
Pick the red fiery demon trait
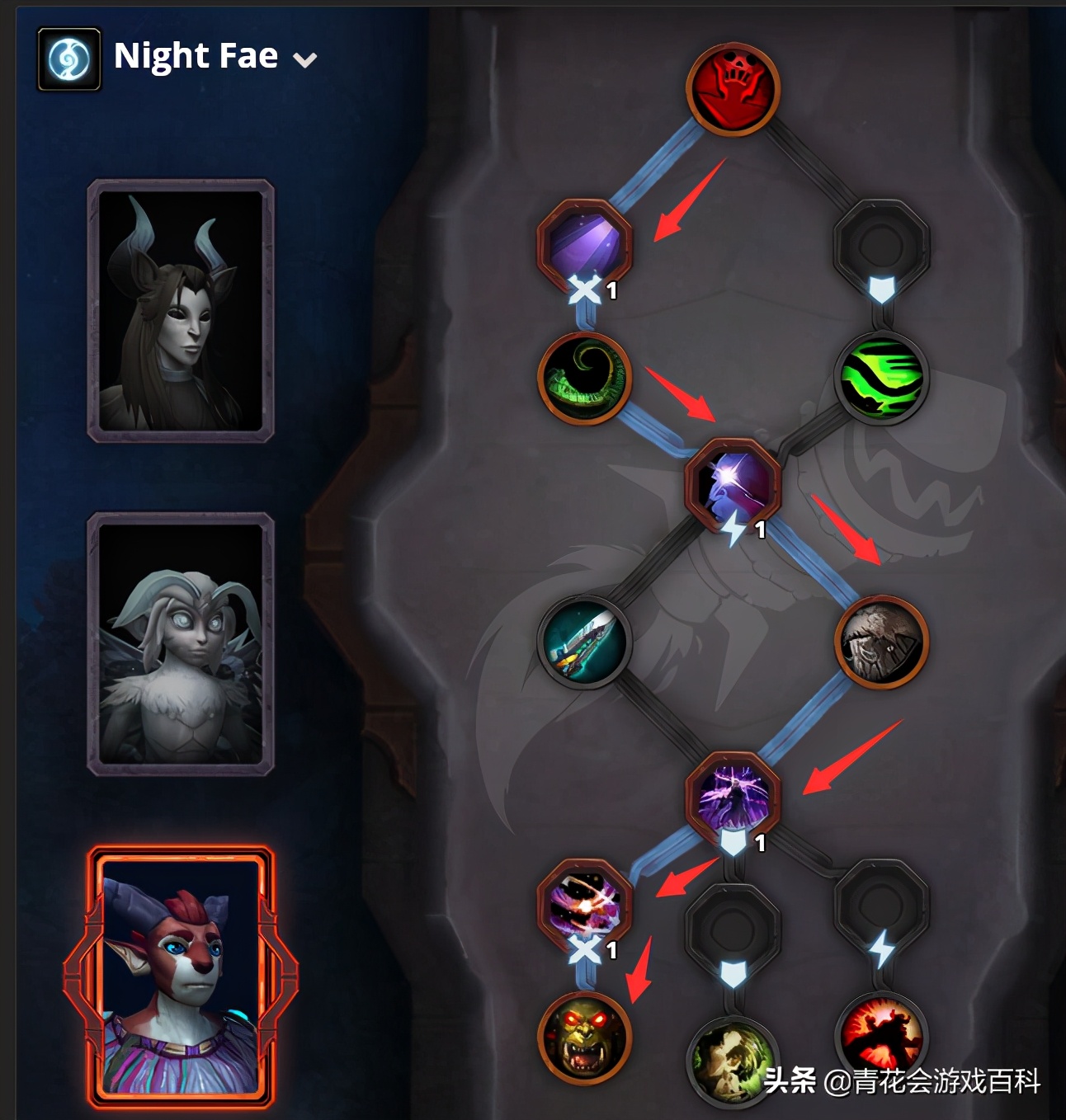pos(881,1035)
